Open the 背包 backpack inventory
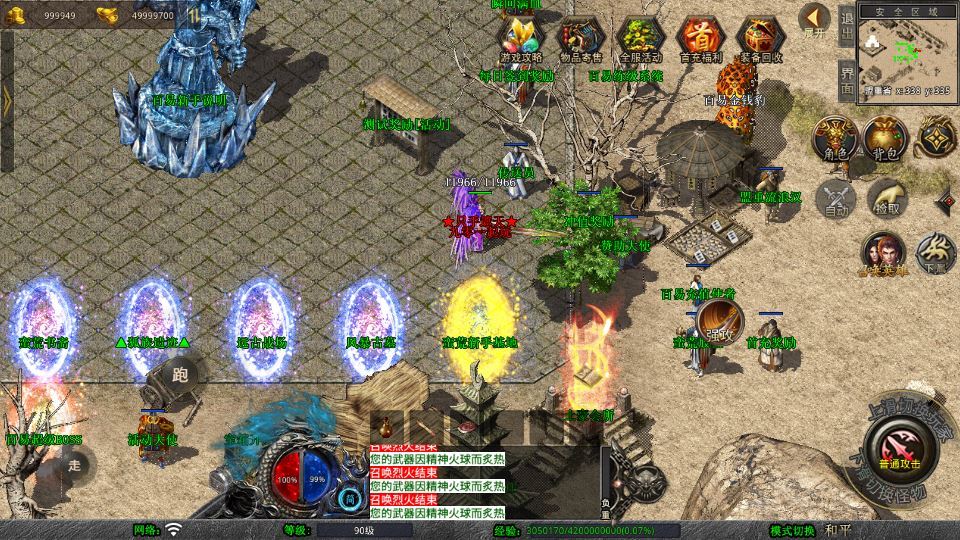The image size is (960, 540). coord(884,139)
